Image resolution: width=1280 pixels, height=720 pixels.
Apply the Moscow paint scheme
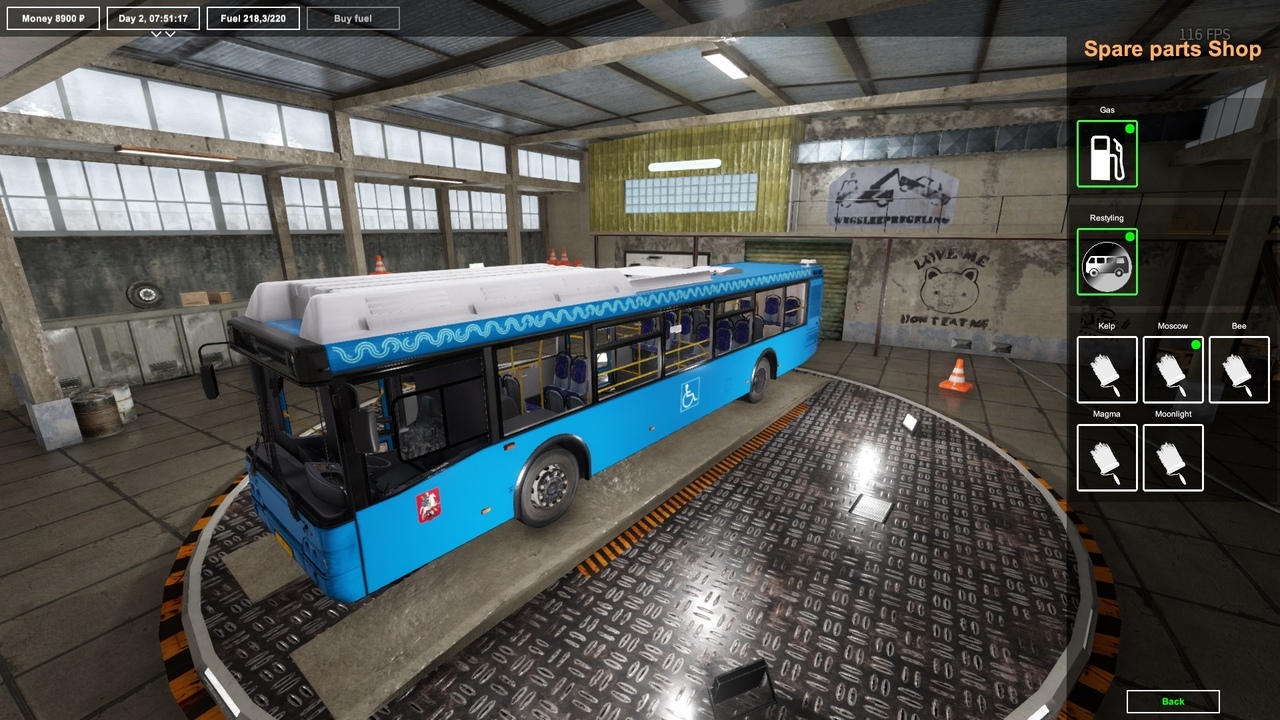click(1172, 370)
